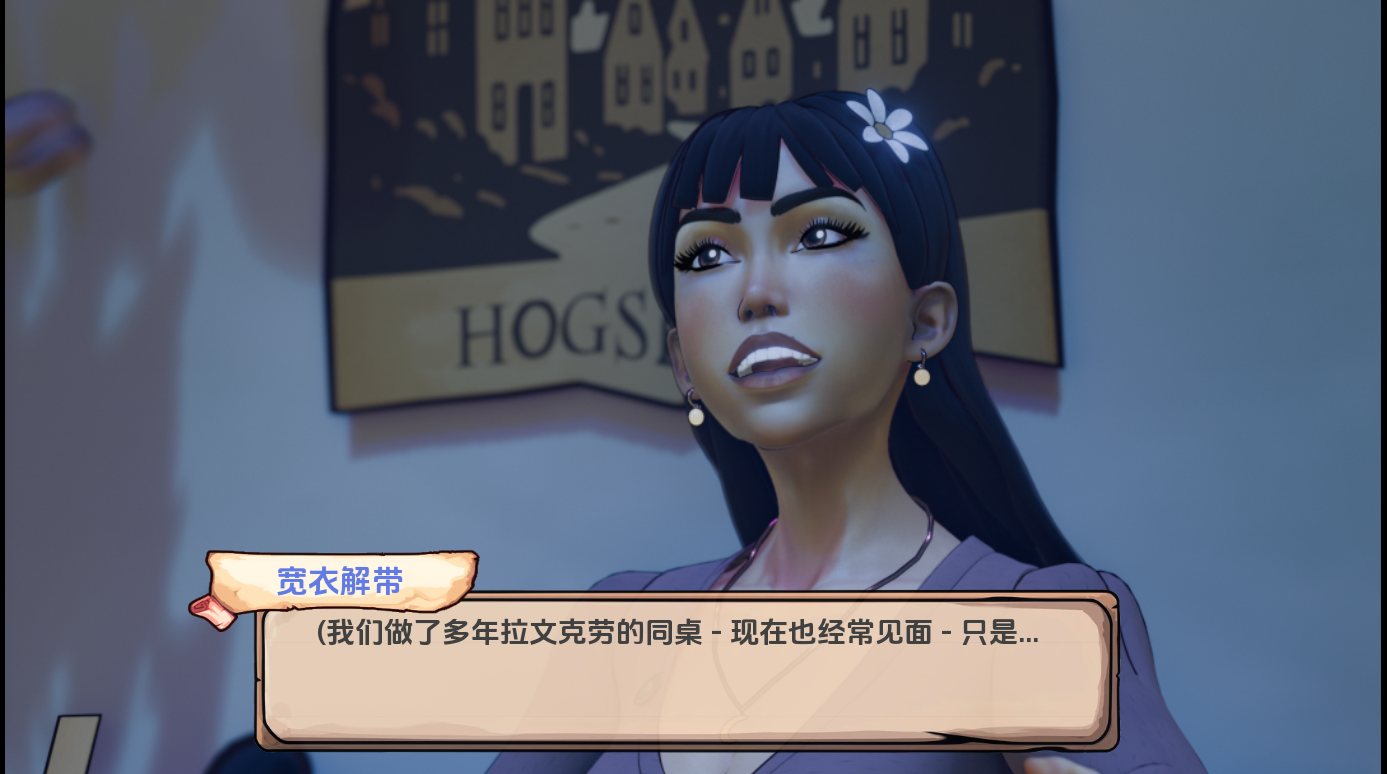Screen dimensions: 1387x774
Task: Click the right dangling earring
Action: [x=919, y=378]
